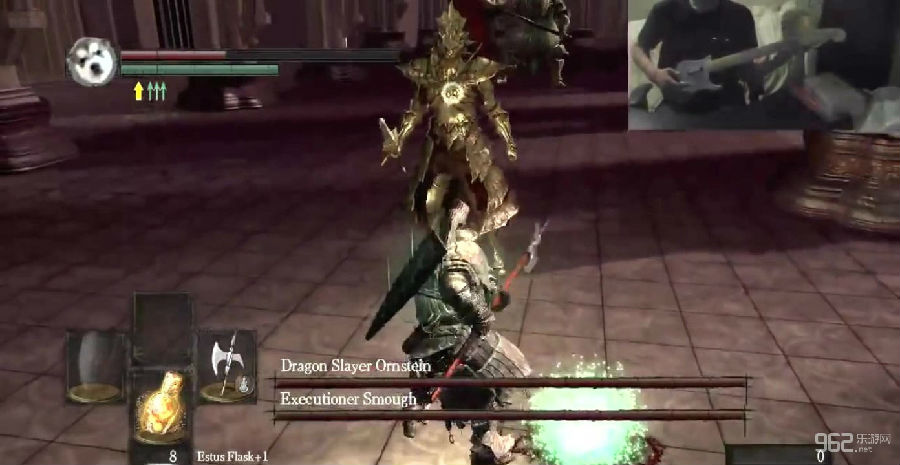Click the yellow up-arrow buff icon

click(x=138, y=91)
